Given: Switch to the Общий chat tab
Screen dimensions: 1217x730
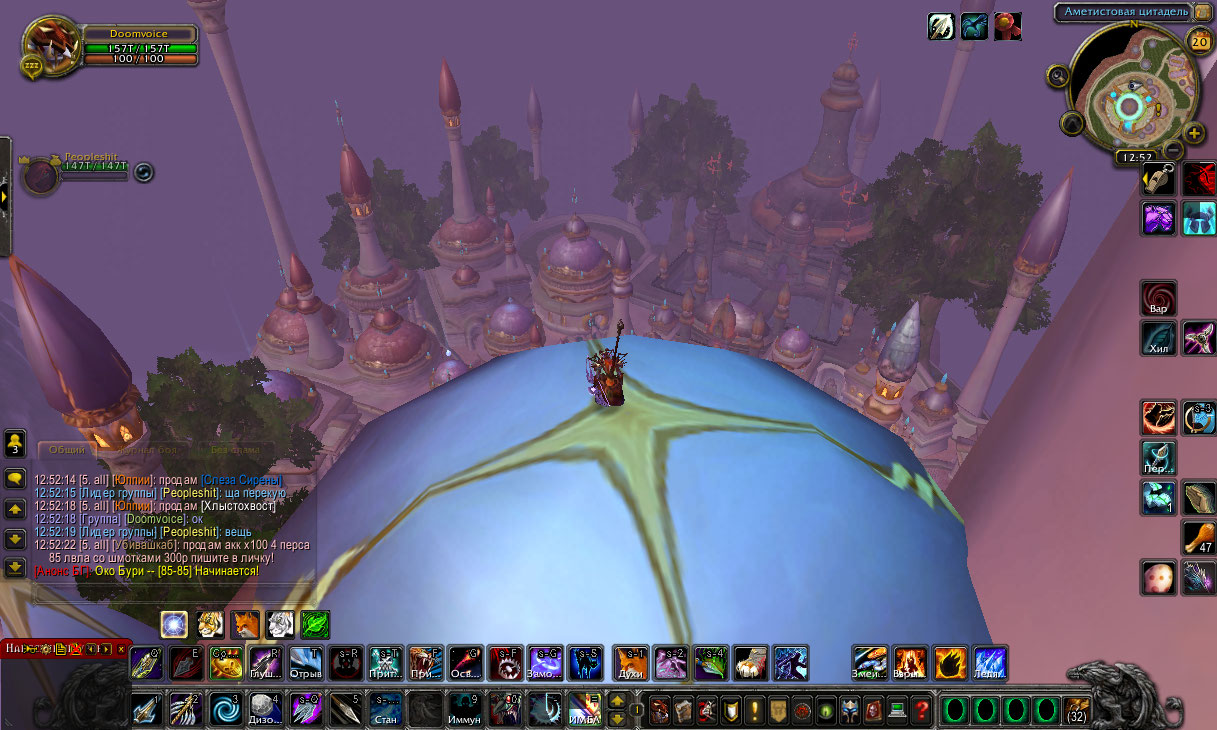Looking at the screenshot, I should pyautogui.click(x=67, y=450).
